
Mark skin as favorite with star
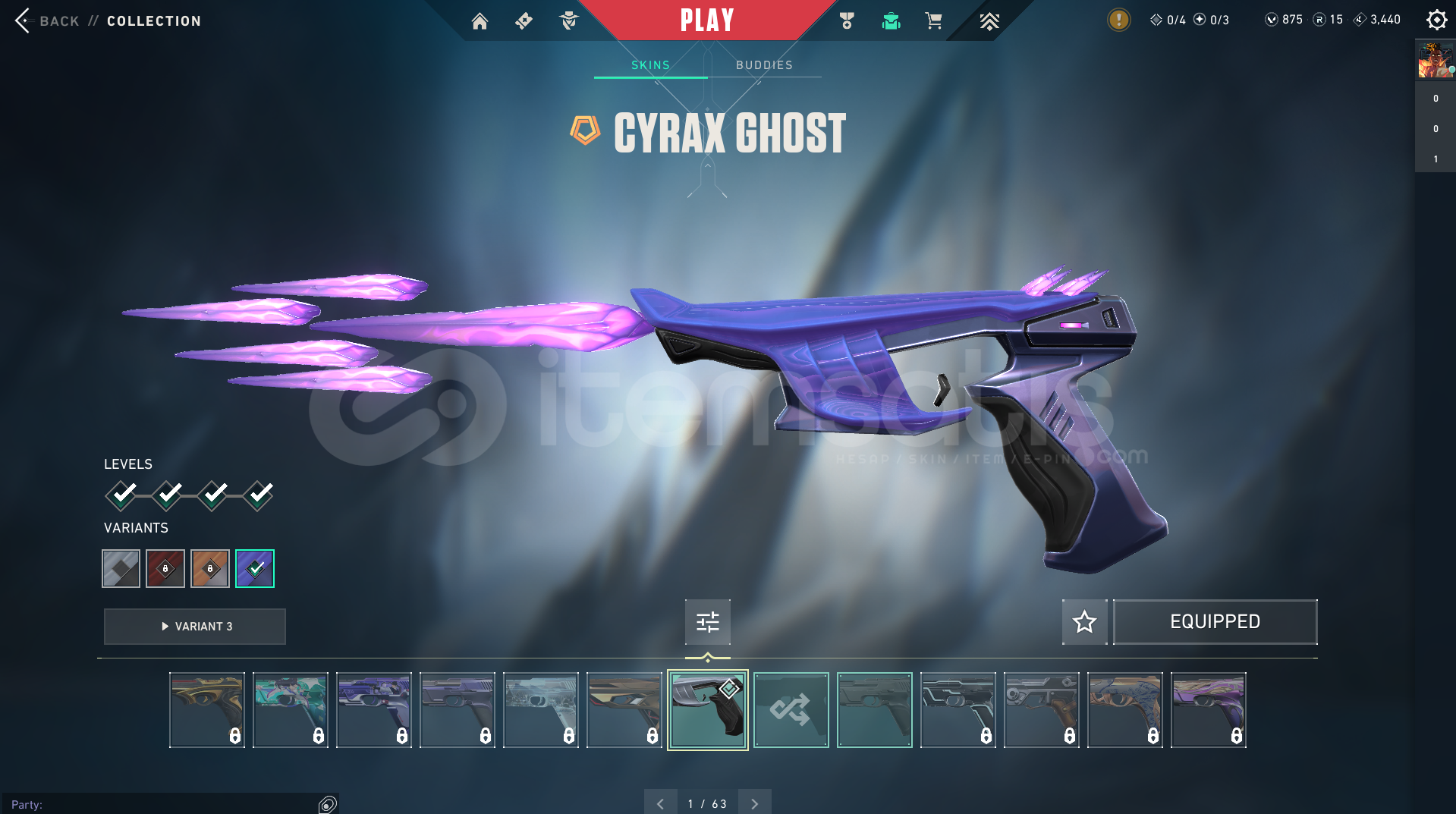pyautogui.click(x=1084, y=622)
